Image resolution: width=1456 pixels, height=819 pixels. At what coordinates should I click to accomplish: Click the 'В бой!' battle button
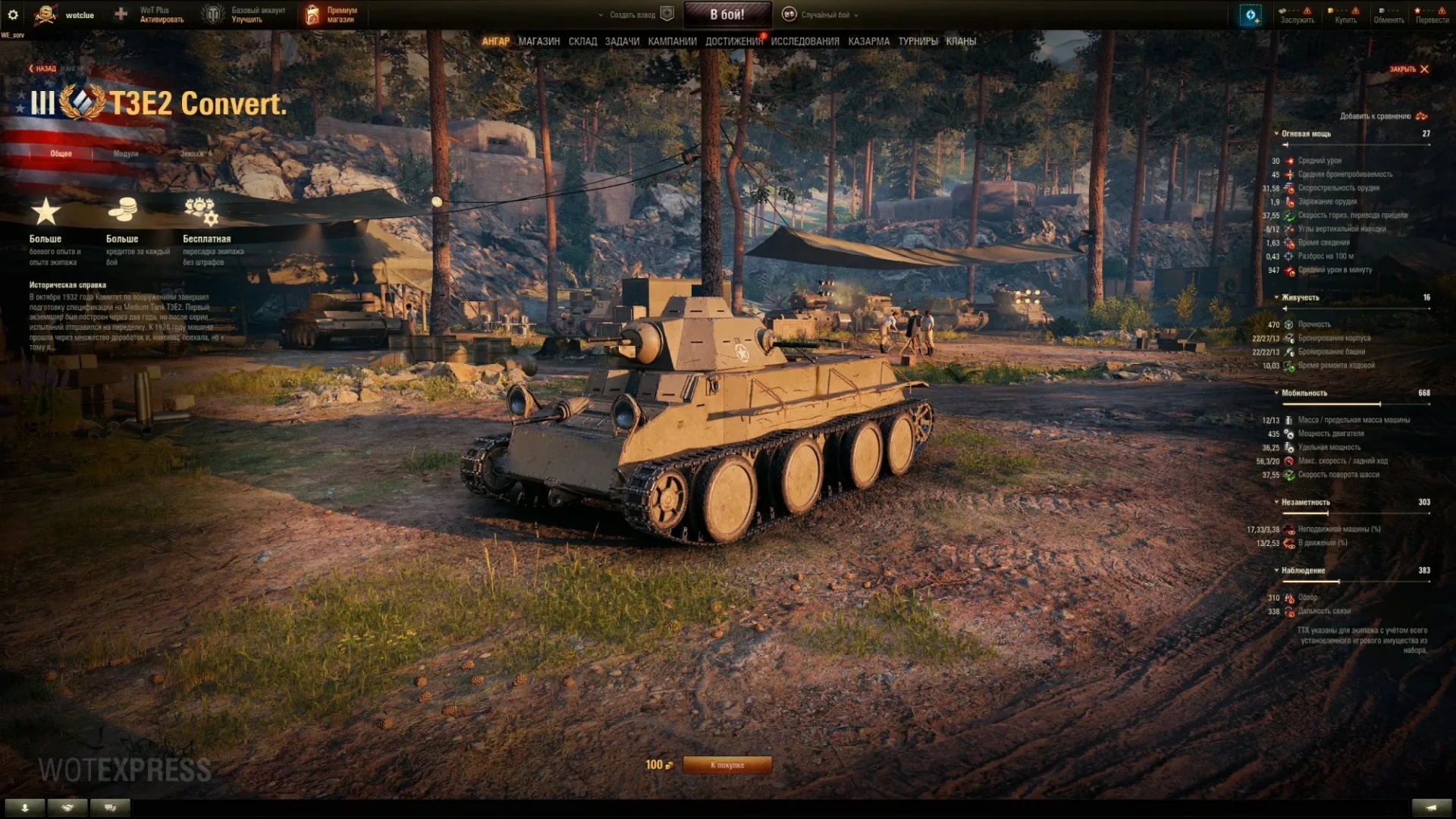[727, 14]
